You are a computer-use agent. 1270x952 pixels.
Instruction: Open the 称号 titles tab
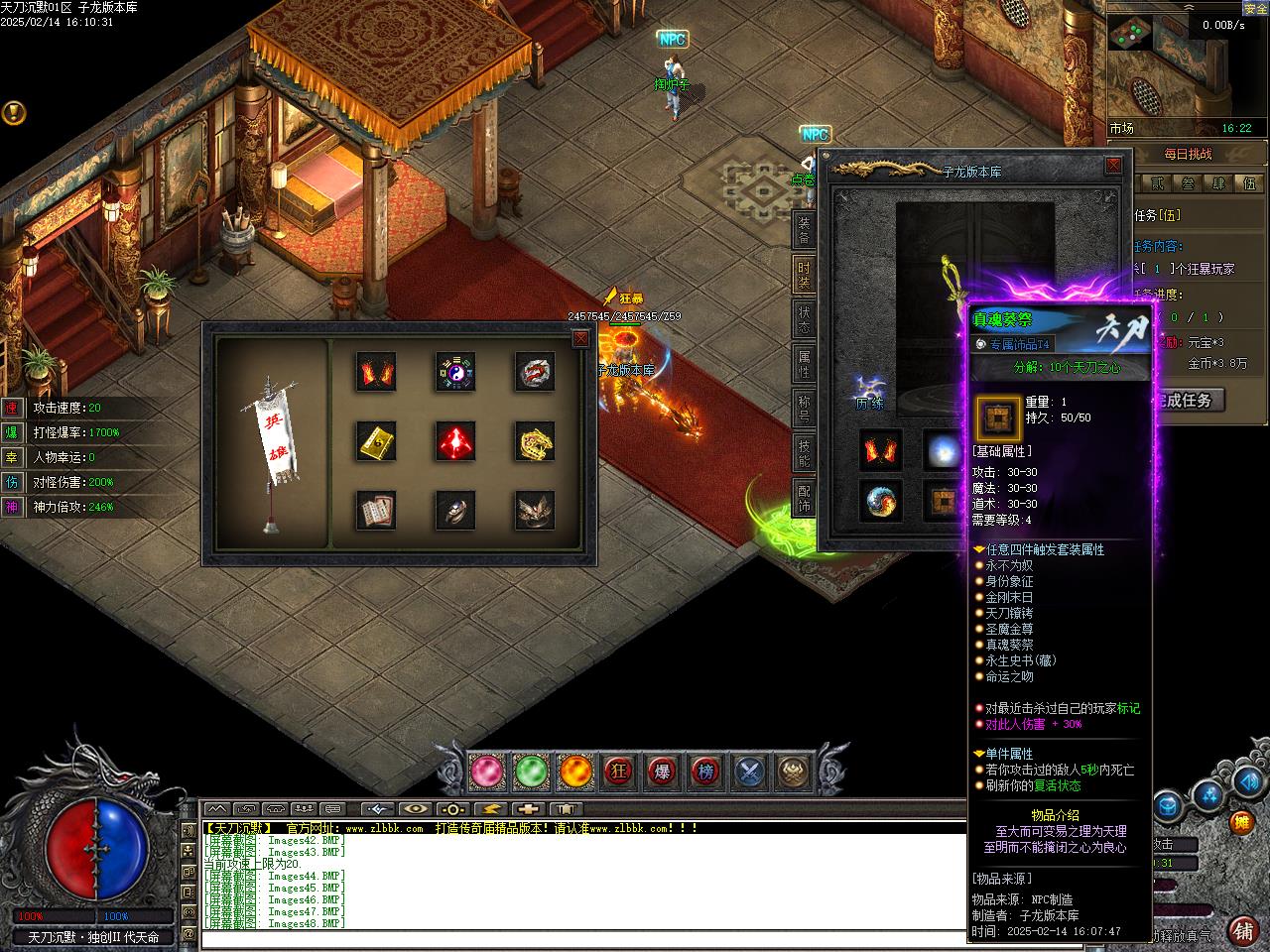pos(804,409)
